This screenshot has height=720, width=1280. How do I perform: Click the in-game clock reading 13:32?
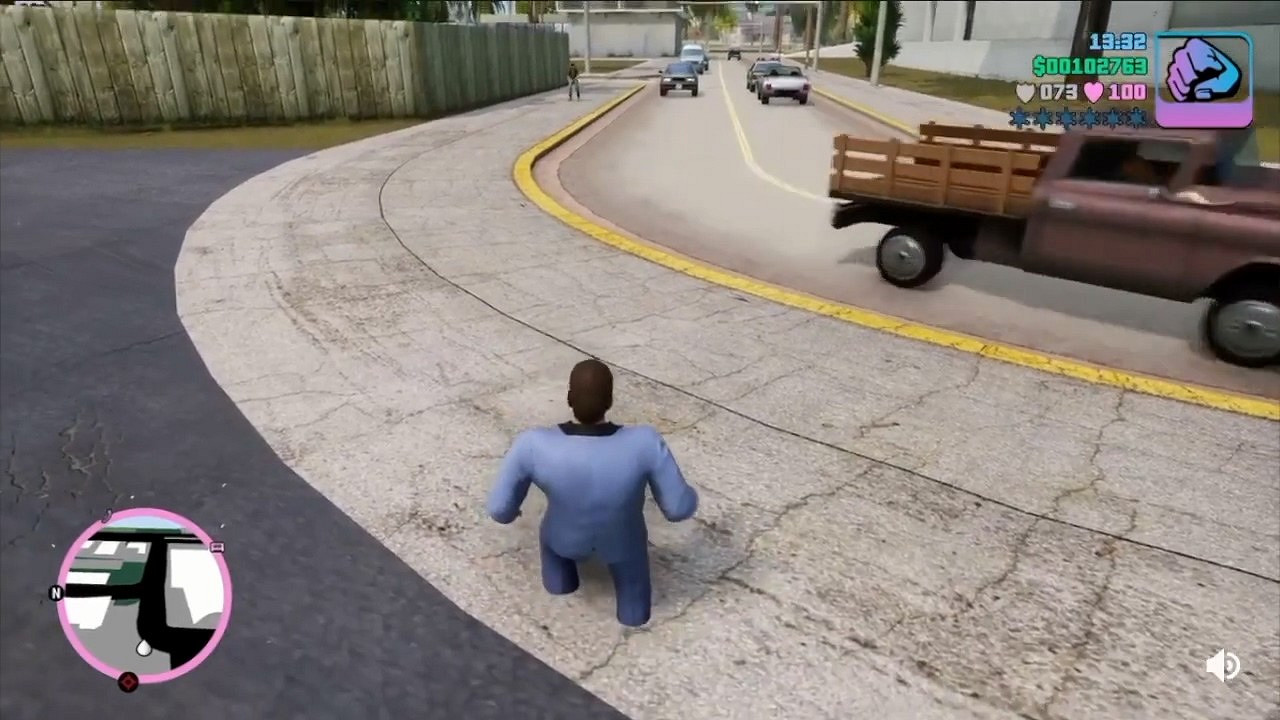tap(1117, 41)
